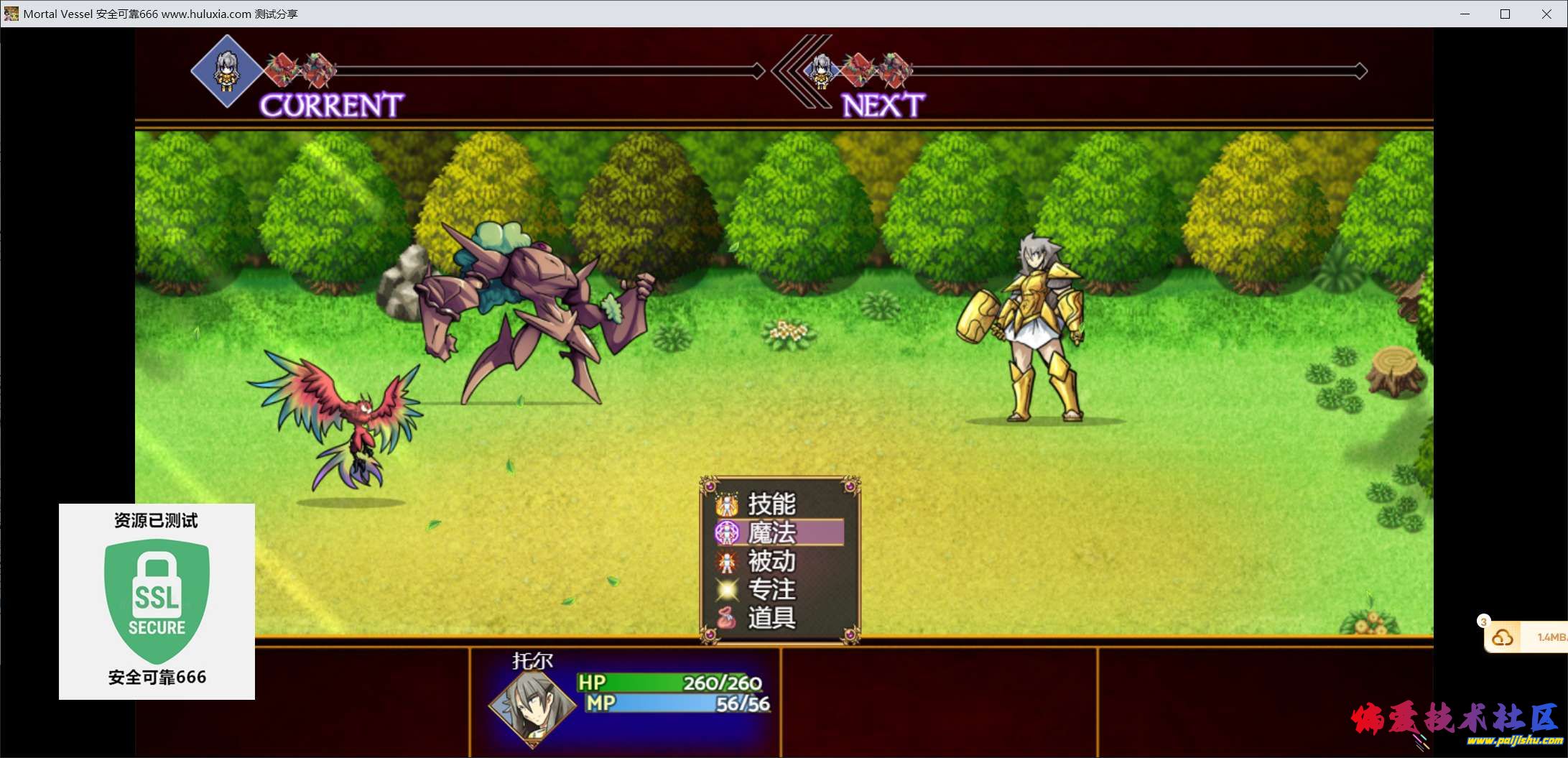Open the orange cloud download overlay
This screenshot has width=1568, height=758.
click(1503, 637)
